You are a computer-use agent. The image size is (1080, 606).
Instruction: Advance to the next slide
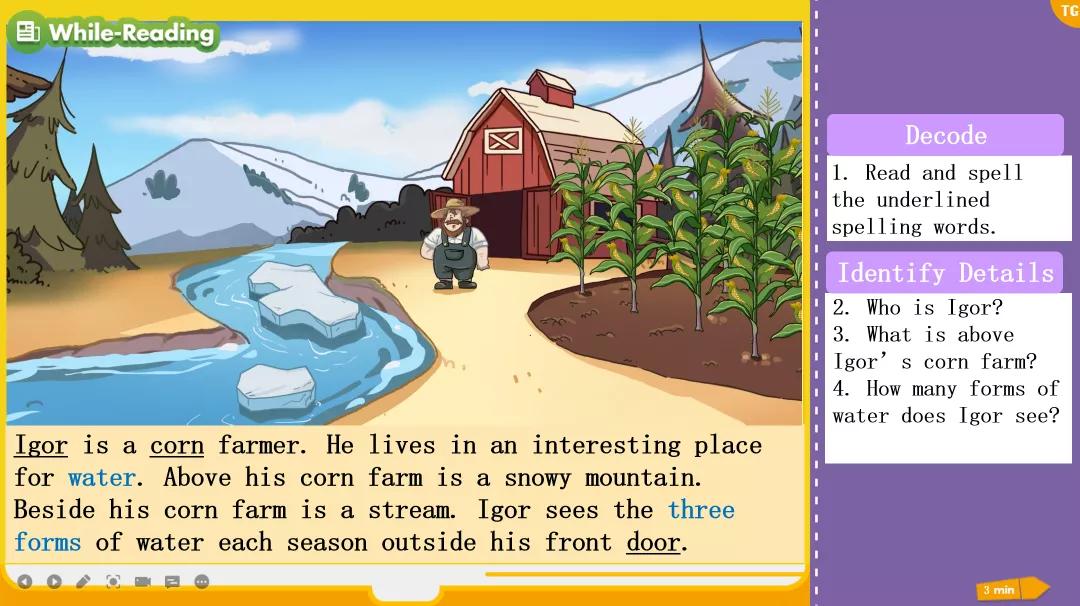(x=54, y=581)
